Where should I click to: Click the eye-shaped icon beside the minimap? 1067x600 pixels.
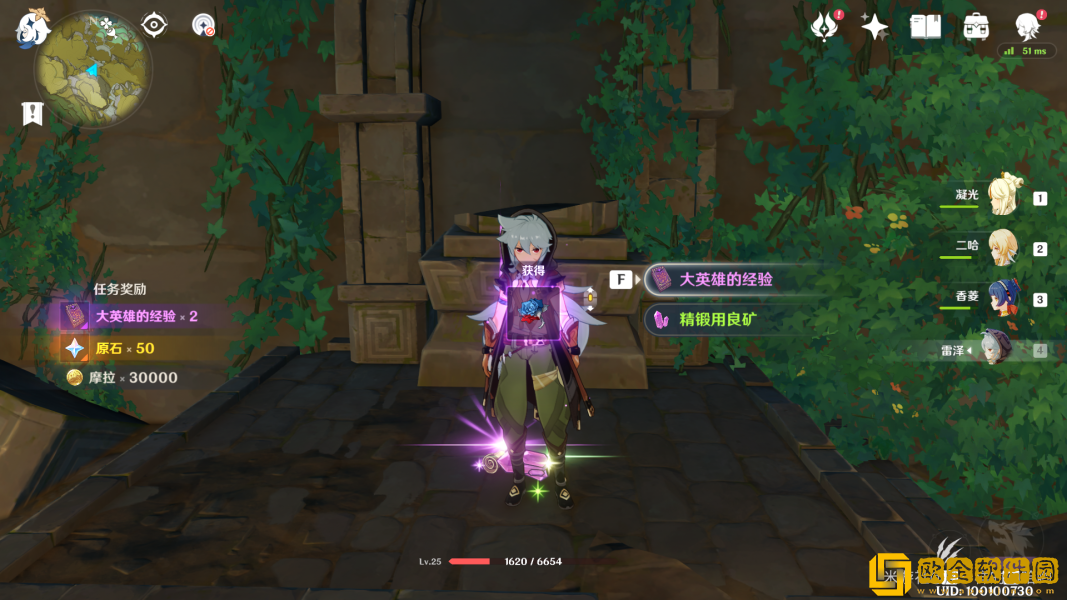[x=154, y=25]
